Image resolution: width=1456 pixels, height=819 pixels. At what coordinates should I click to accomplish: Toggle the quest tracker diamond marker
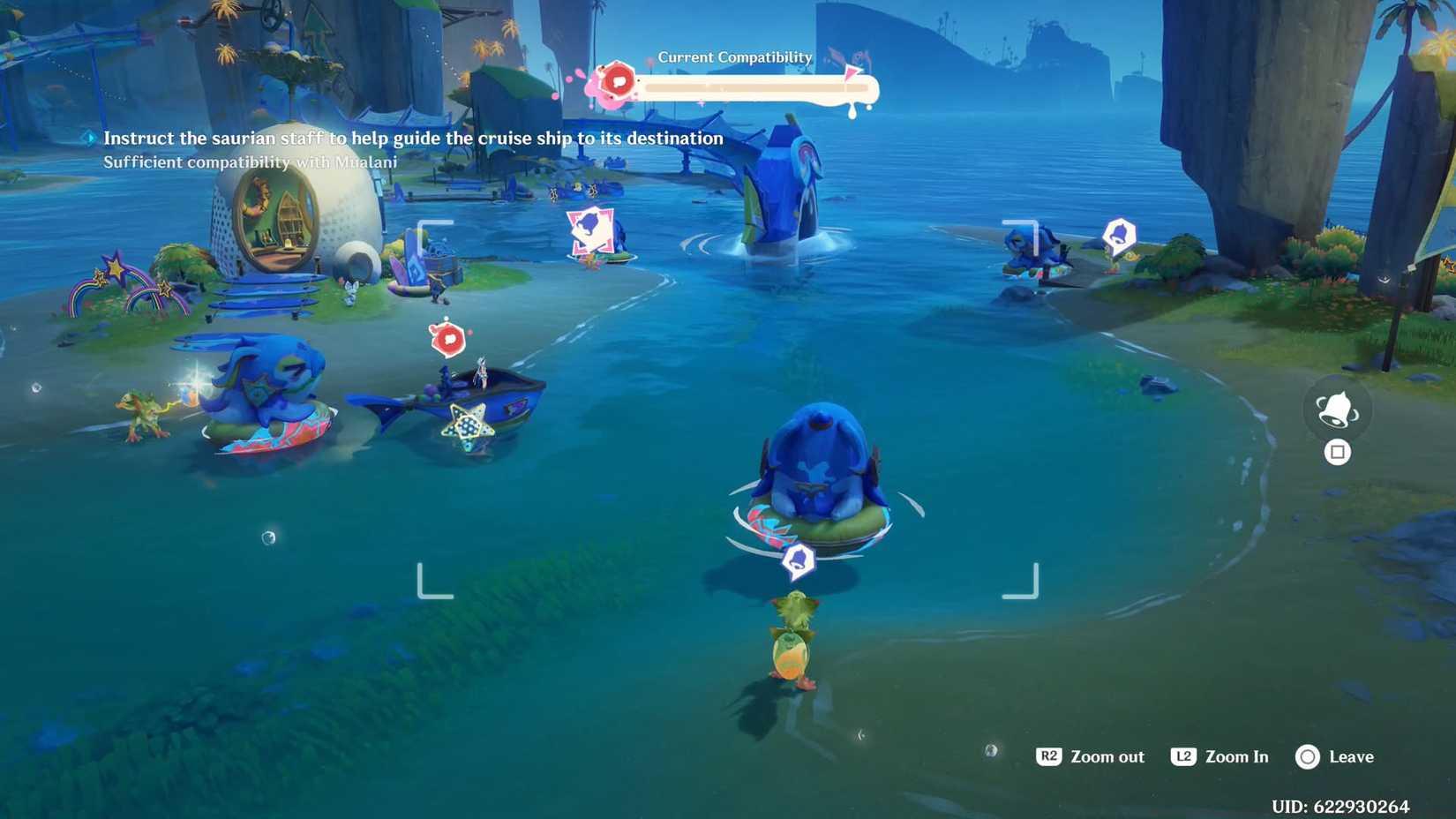(x=89, y=138)
